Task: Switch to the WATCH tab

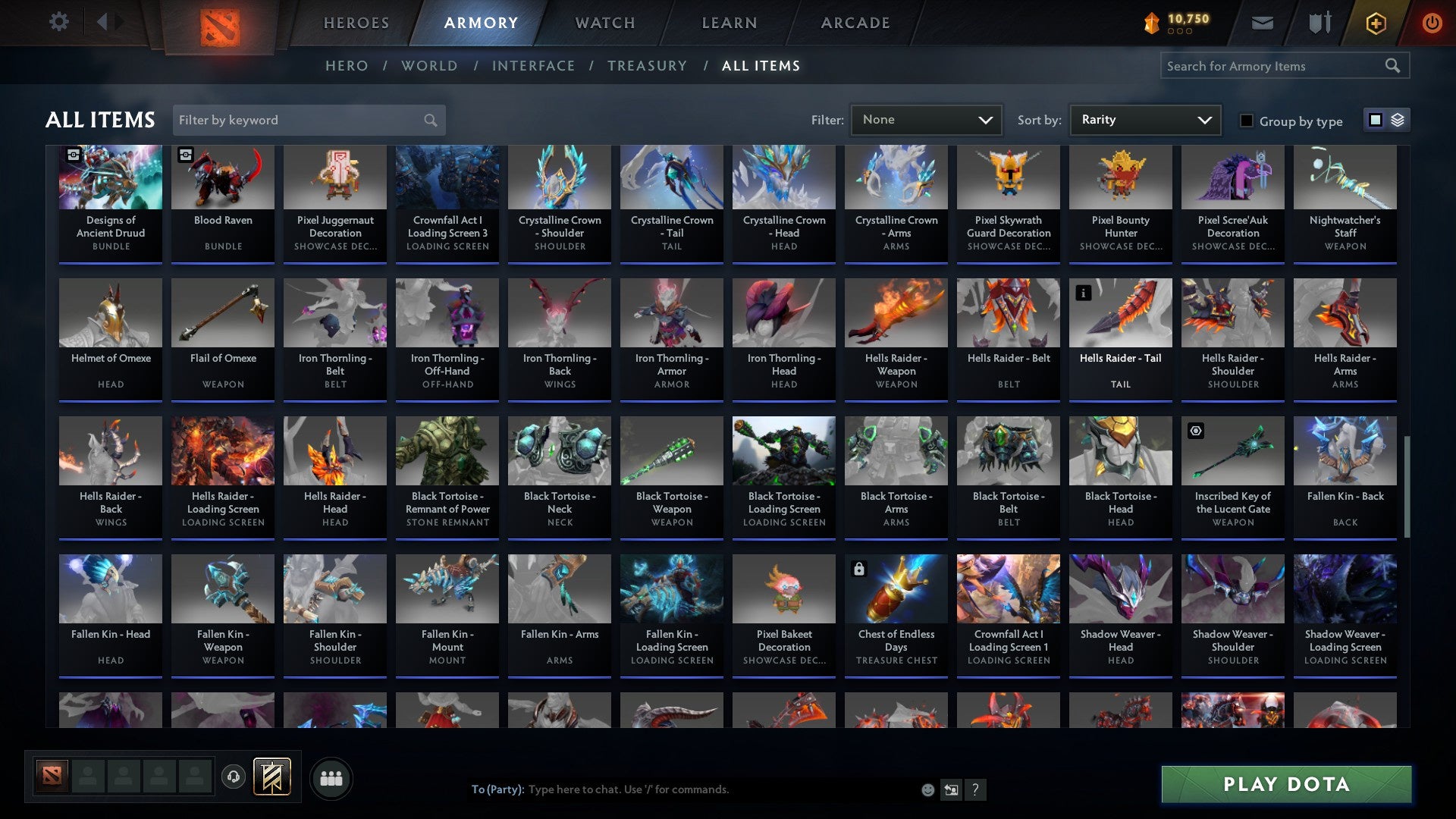Action: pos(604,23)
